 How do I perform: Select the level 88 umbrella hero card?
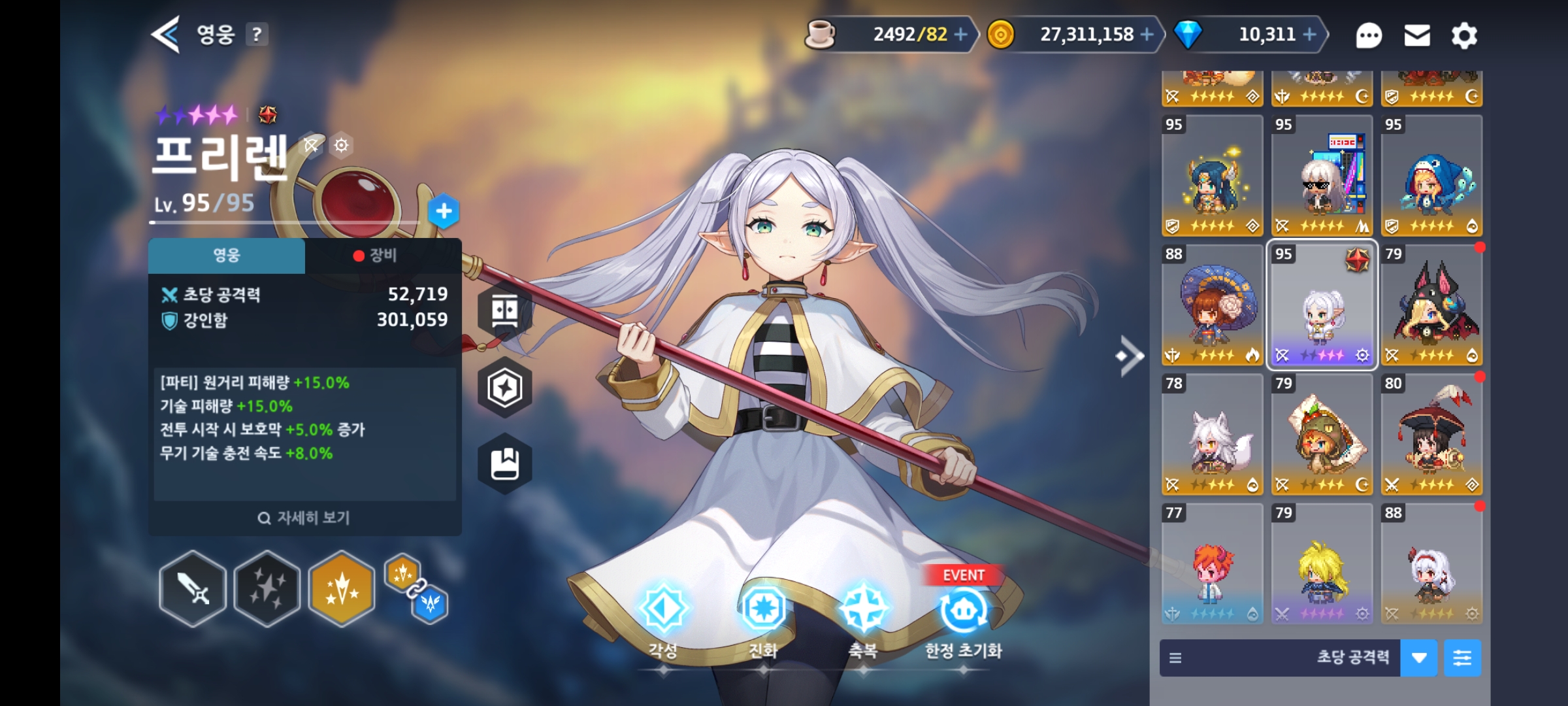tap(1212, 305)
